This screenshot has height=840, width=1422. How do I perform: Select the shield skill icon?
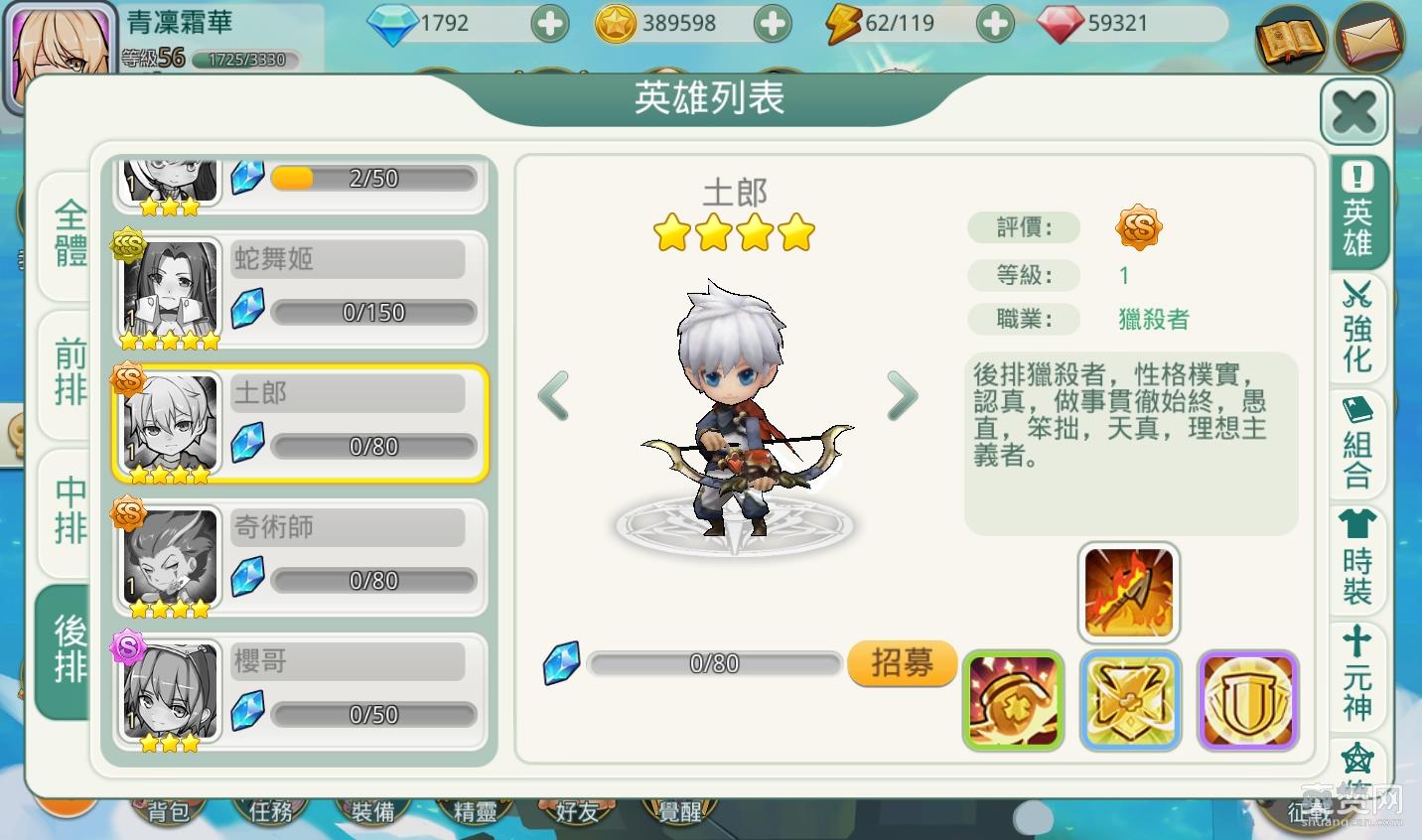[x=1247, y=700]
